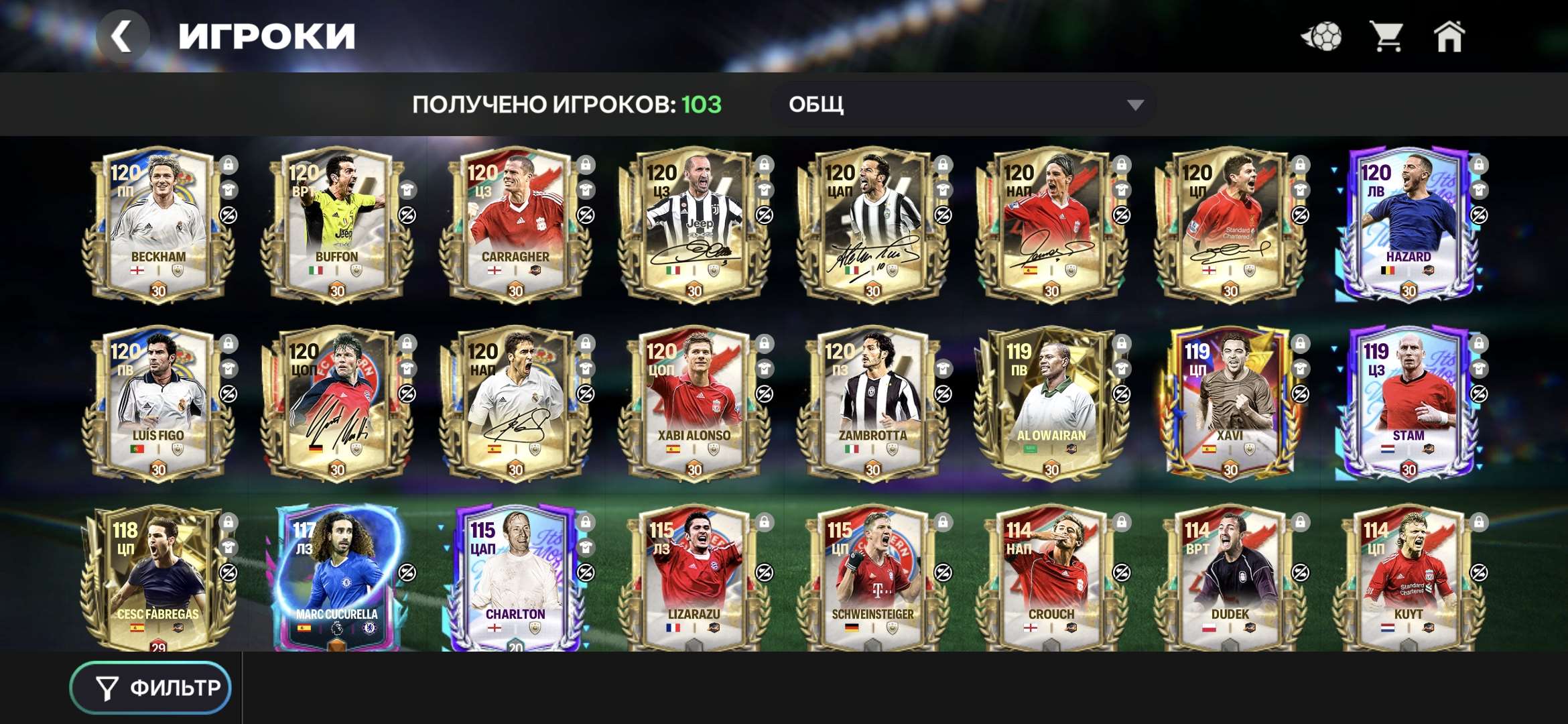Open the ОБЩ sorting dropdown

pyautogui.click(x=965, y=105)
